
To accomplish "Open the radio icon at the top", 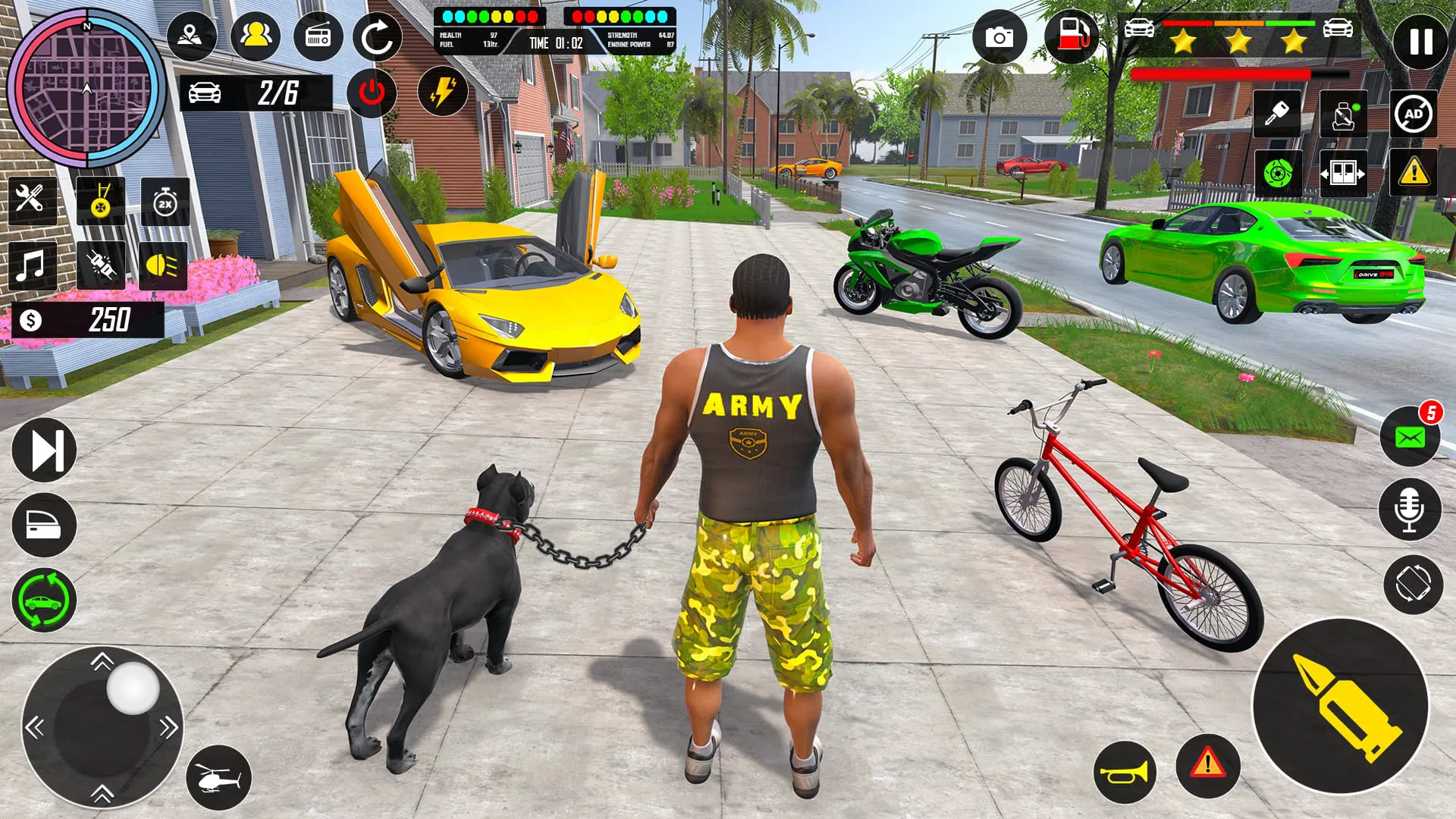I will (317, 36).
